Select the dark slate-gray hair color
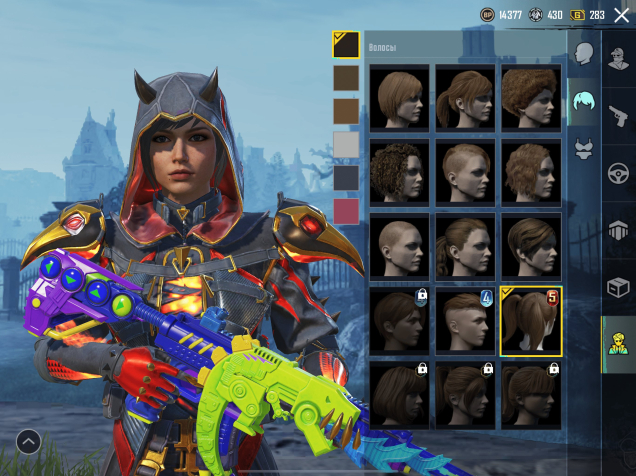This screenshot has width=636, height=476. pos(346,179)
